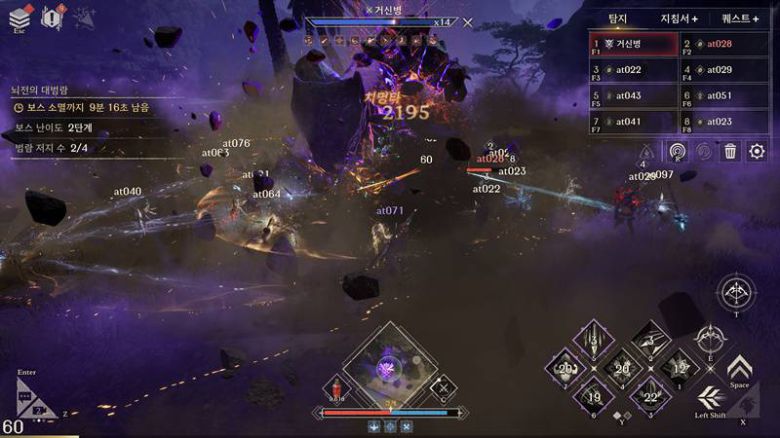
Task: Click the trash can delete icon
Action: pos(730,151)
